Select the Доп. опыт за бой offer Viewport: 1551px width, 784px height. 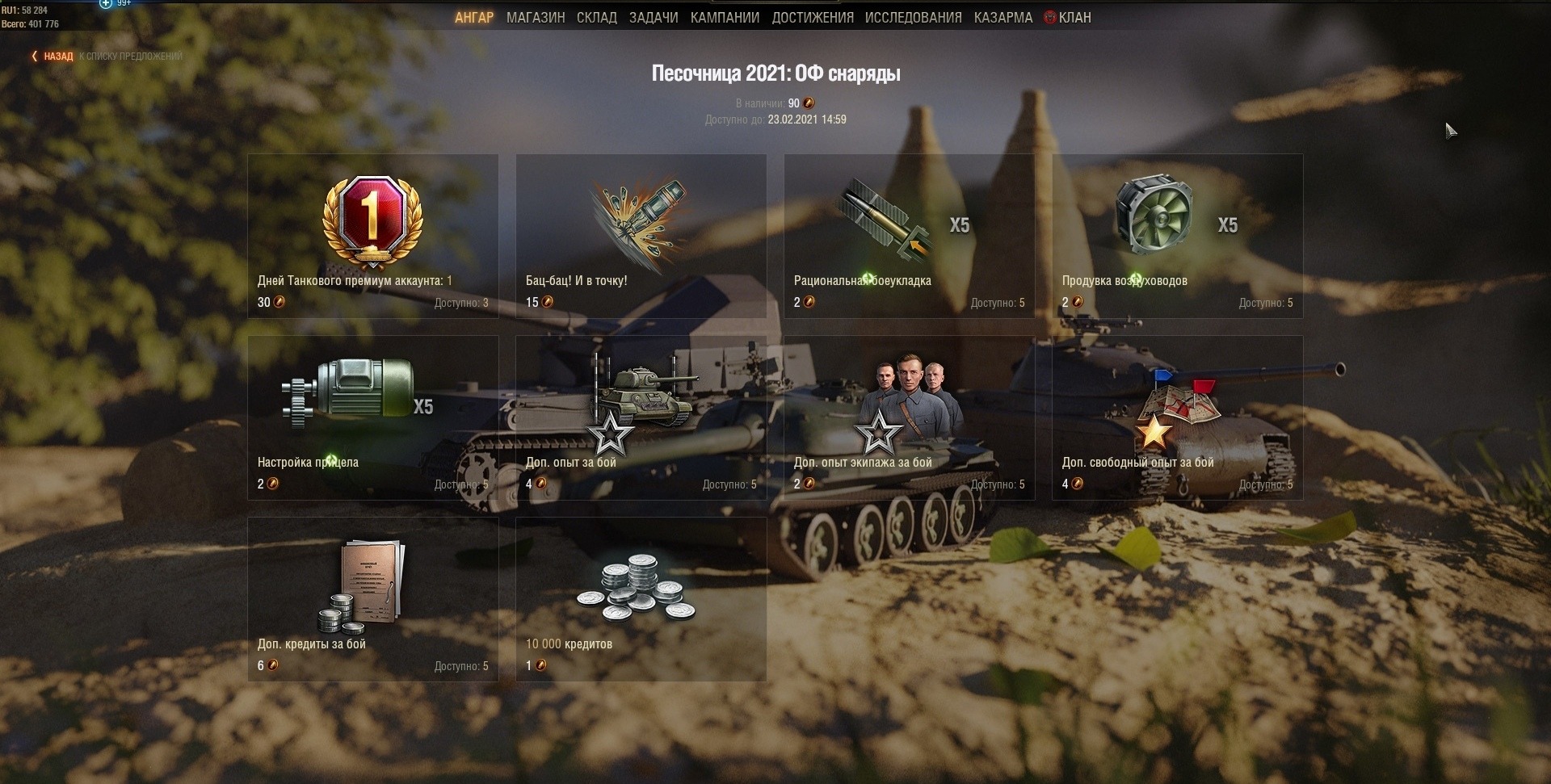pyautogui.click(x=641, y=417)
